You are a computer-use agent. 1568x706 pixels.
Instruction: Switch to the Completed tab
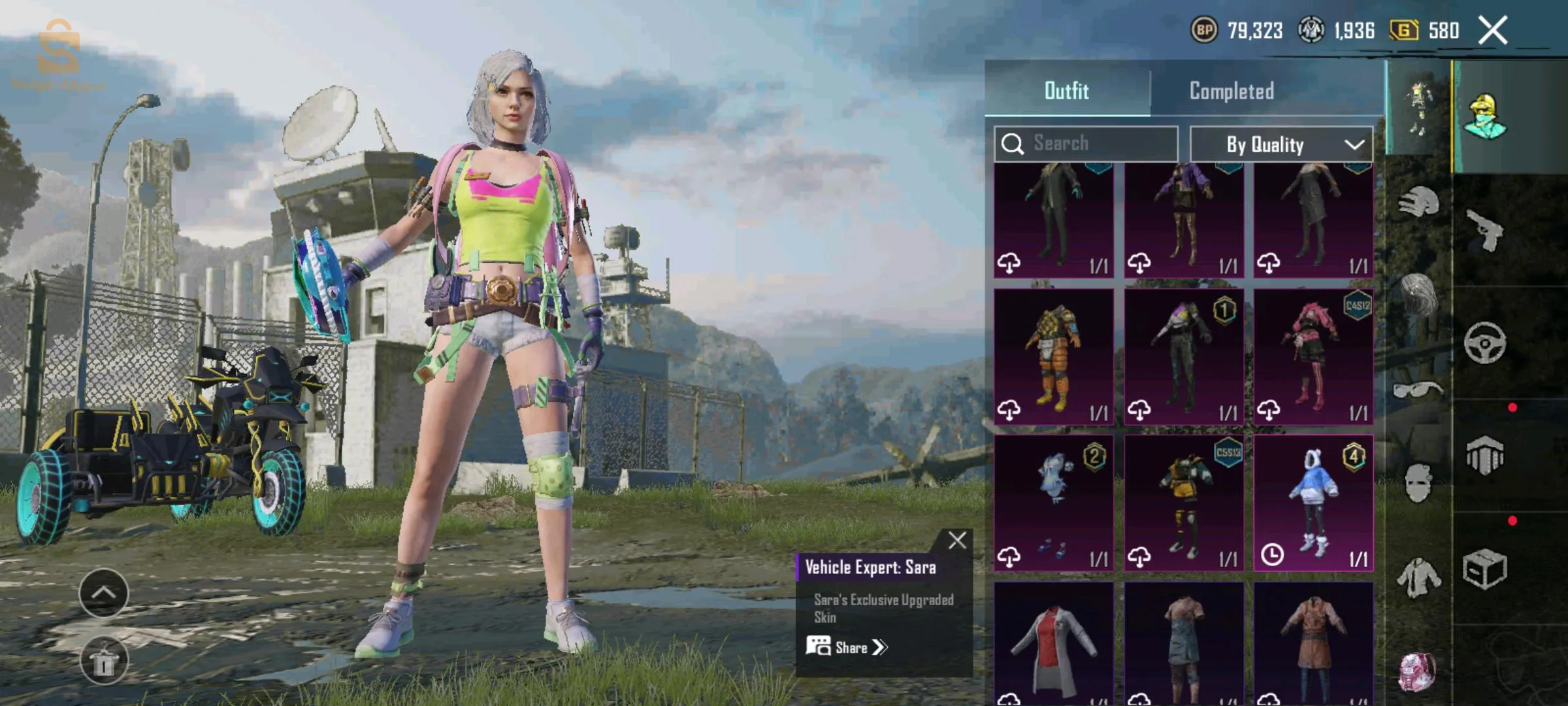tap(1232, 91)
